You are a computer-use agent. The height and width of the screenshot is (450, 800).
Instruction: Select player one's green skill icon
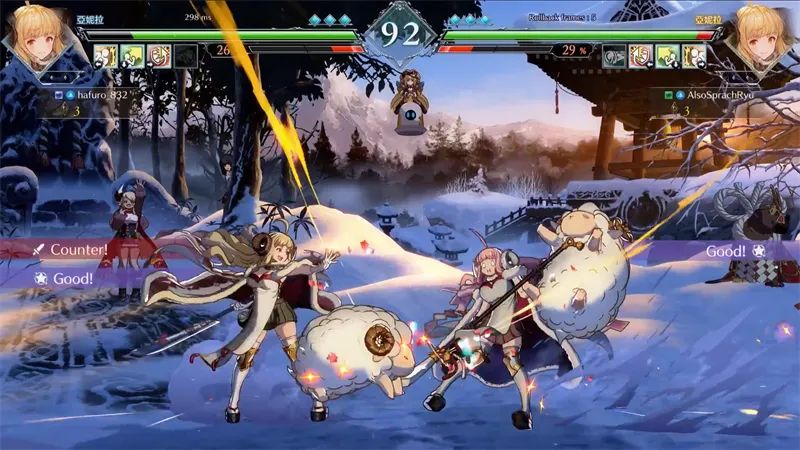(133, 57)
